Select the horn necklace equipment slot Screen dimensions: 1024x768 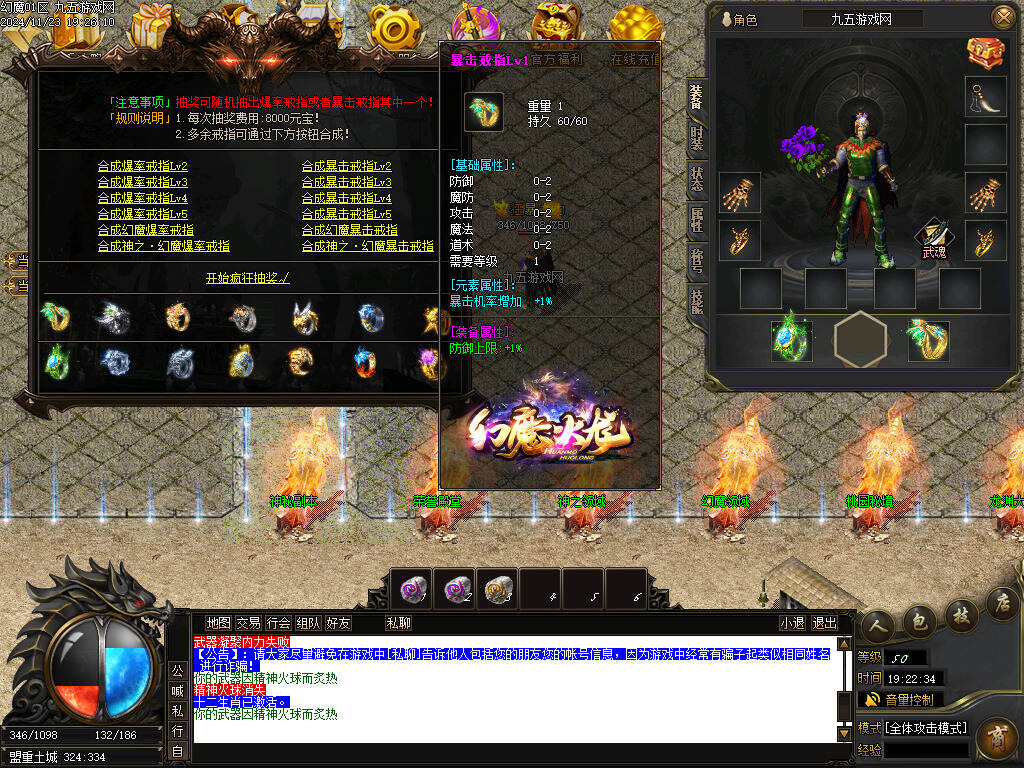pyautogui.click(x=985, y=97)
